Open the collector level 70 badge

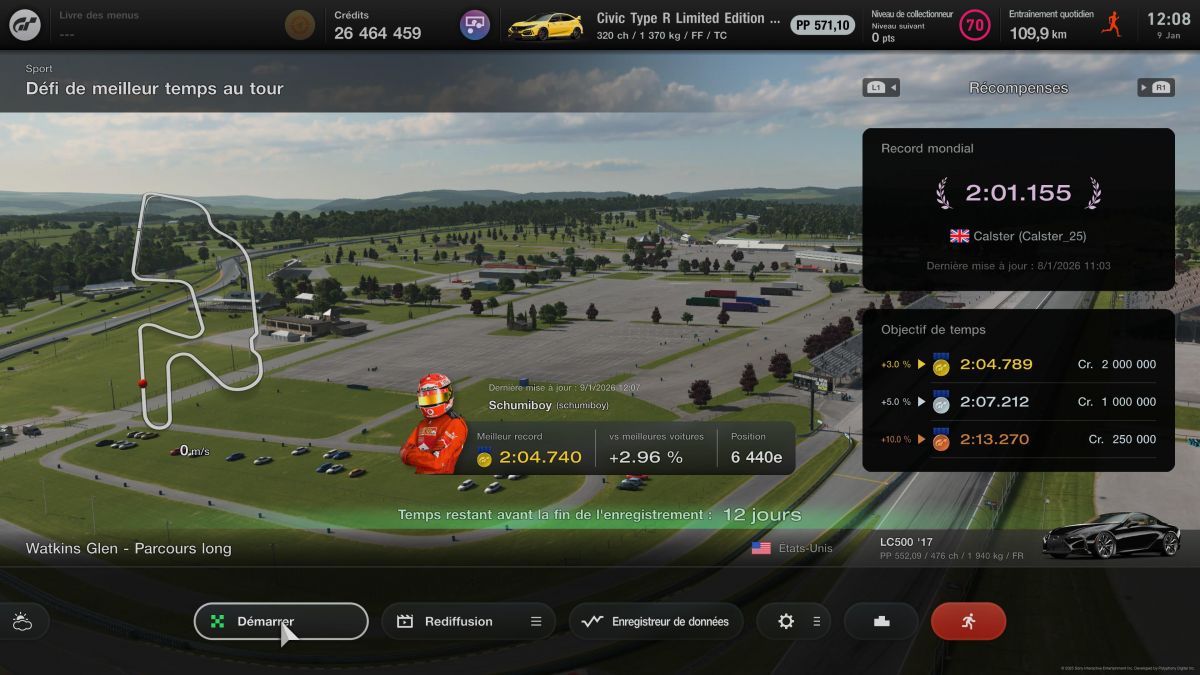[x=974, y=25]
